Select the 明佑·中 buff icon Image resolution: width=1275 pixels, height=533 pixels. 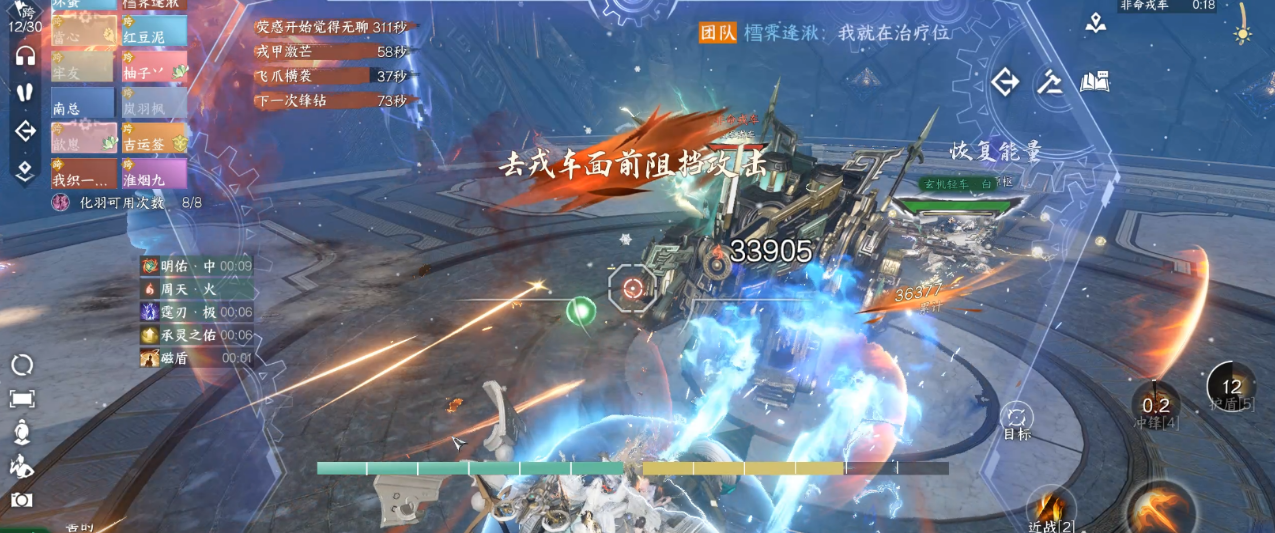coord(150,266)
